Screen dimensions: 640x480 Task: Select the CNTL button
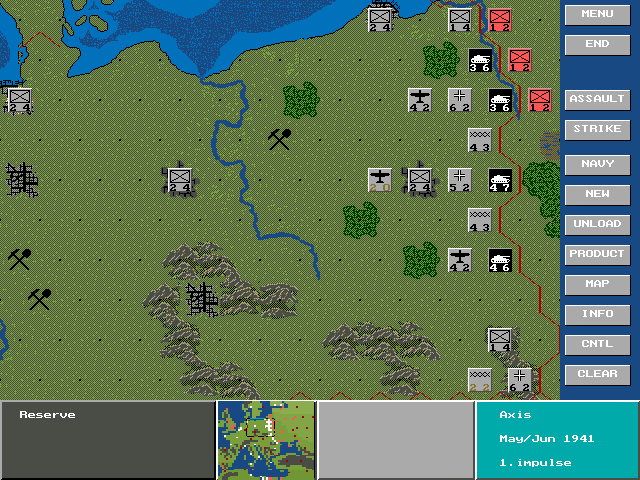pyautogui.click(x=597, y=344)
